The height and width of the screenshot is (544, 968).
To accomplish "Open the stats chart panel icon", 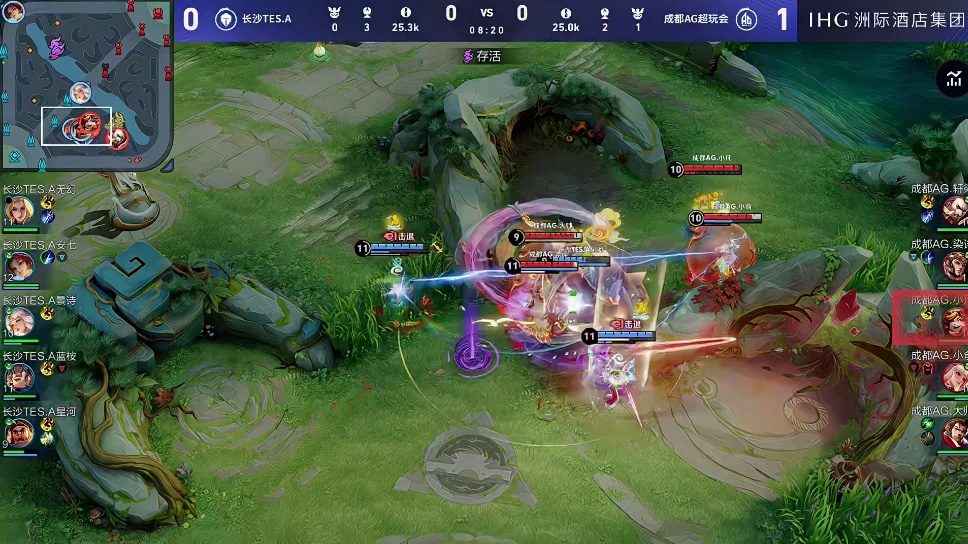I will [x=950, y=81].
